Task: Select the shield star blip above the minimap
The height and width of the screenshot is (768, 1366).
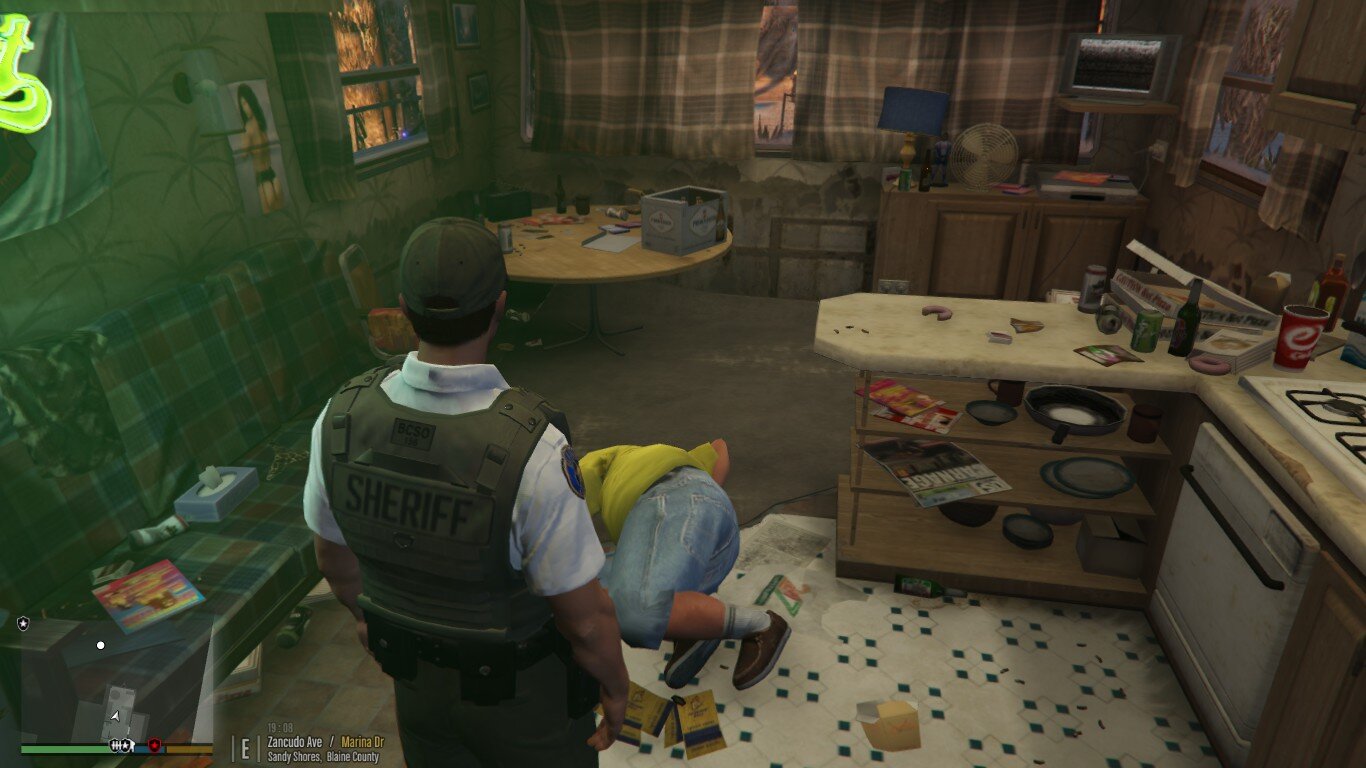Action: coord(23,623)
